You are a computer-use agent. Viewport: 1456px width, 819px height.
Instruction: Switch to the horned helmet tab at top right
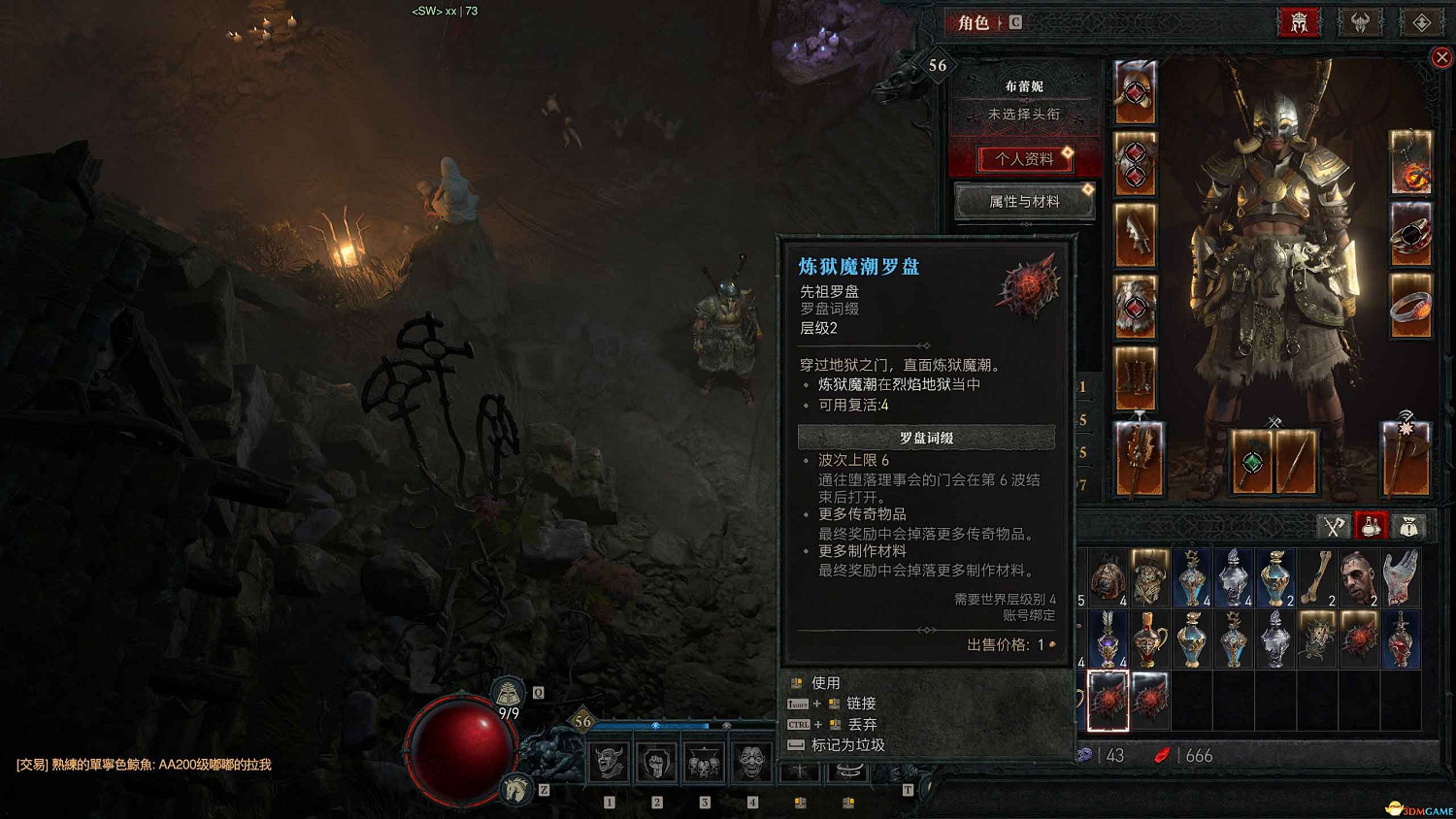point(1360,22)
